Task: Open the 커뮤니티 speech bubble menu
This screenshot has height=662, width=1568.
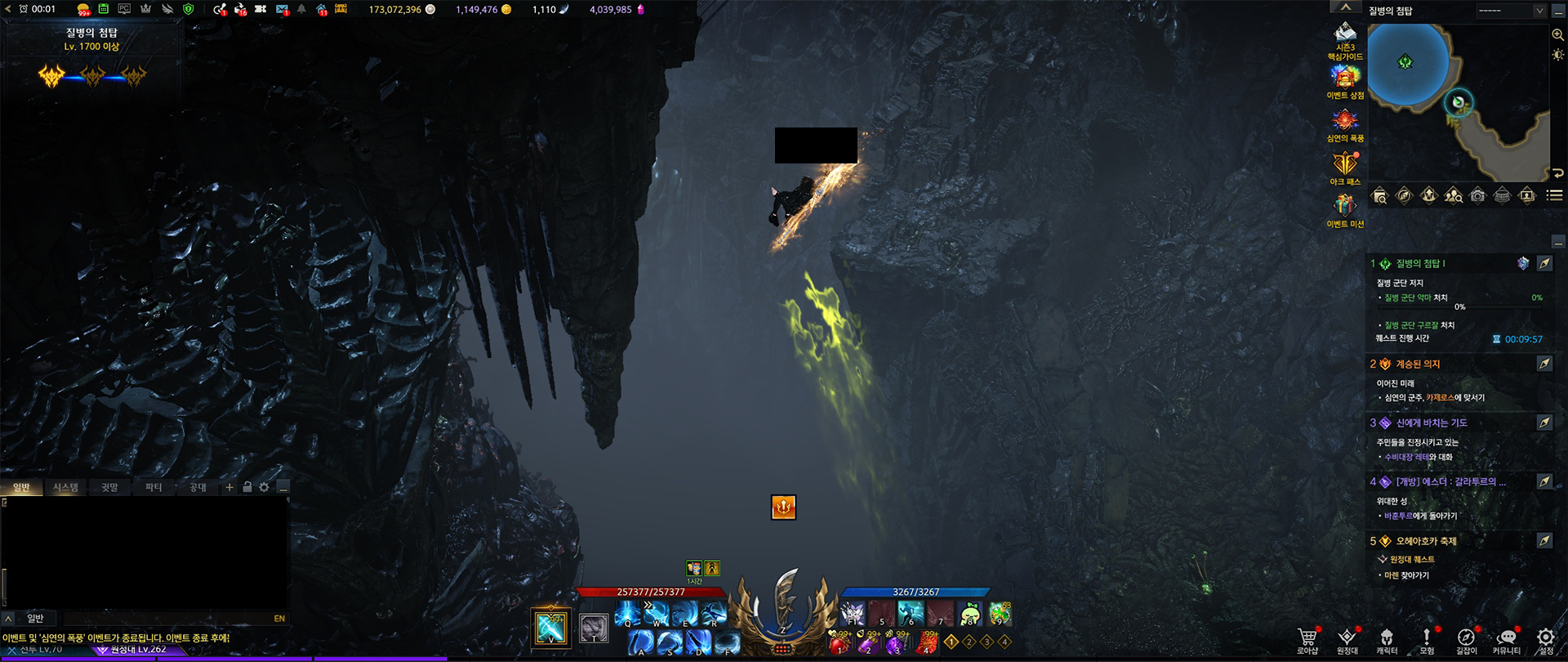Action: (x=1506, y=639)
